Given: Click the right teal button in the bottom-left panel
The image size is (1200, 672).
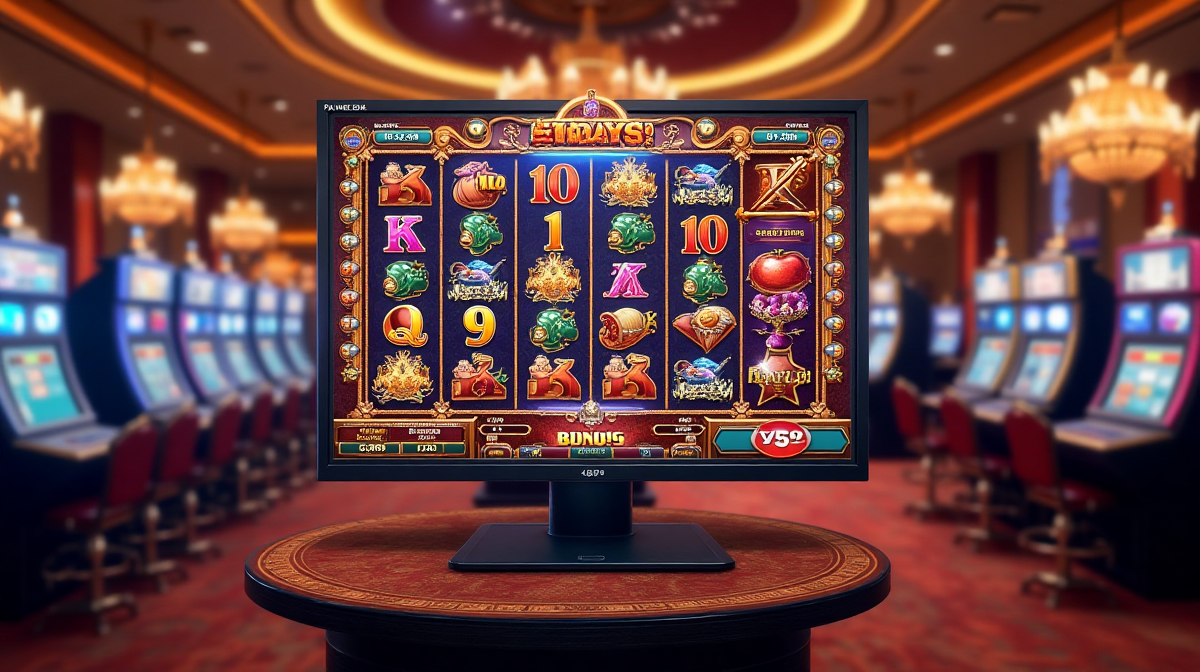Looking at the screenshot, I should point(433,449).
